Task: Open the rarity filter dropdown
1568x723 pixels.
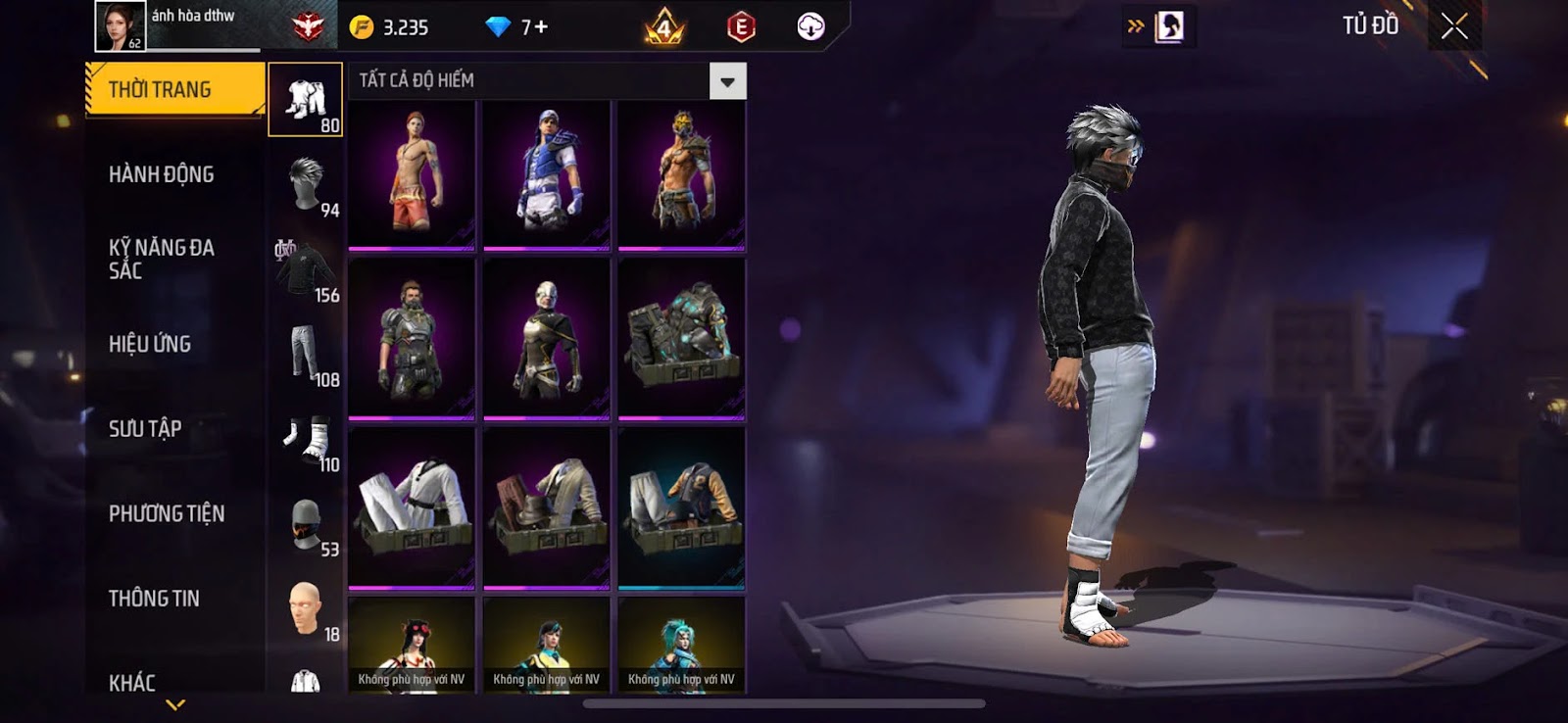Action: tap(727, 81)
